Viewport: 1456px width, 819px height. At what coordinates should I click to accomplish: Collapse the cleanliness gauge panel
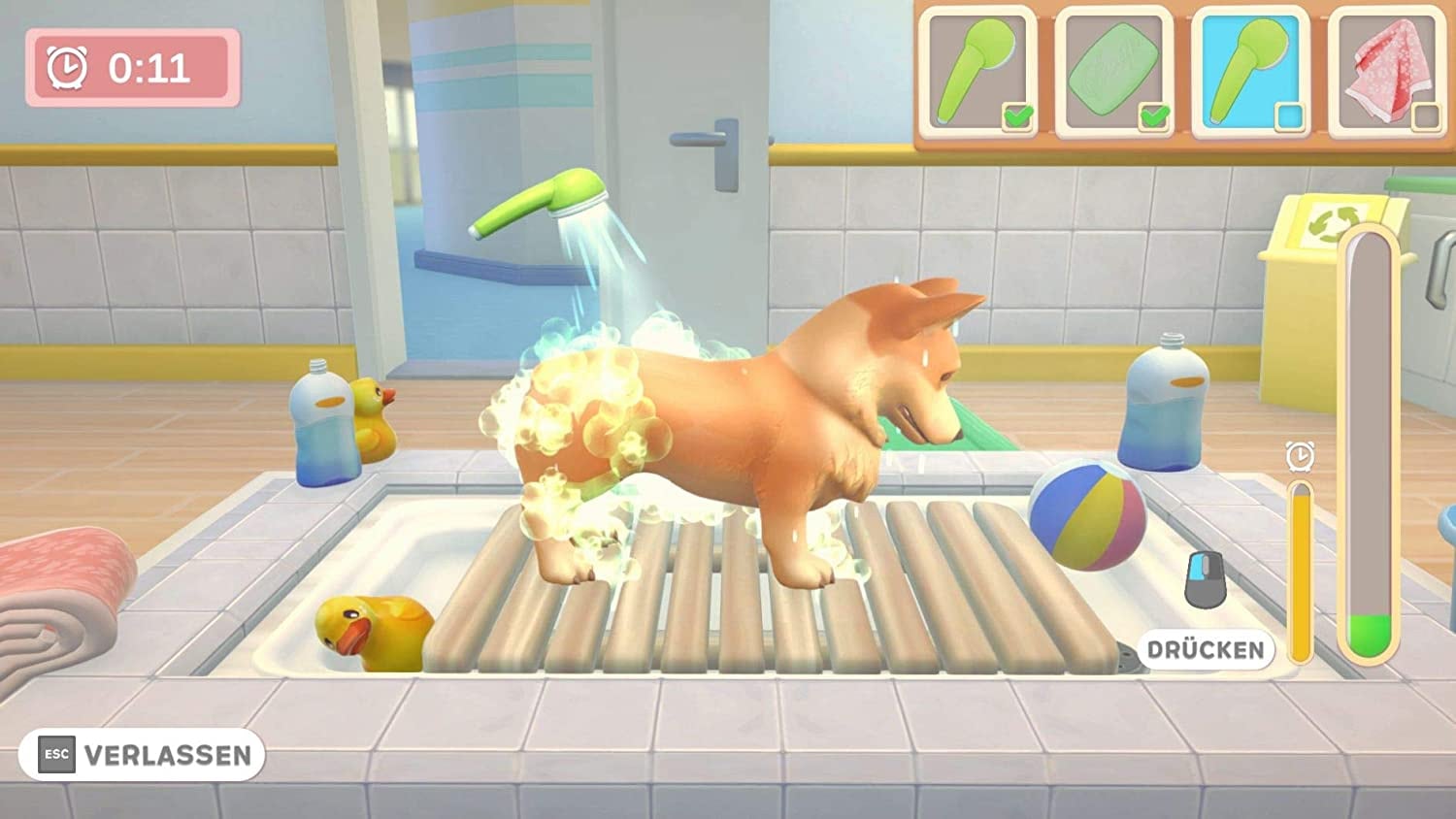(x=1371, y=437)
